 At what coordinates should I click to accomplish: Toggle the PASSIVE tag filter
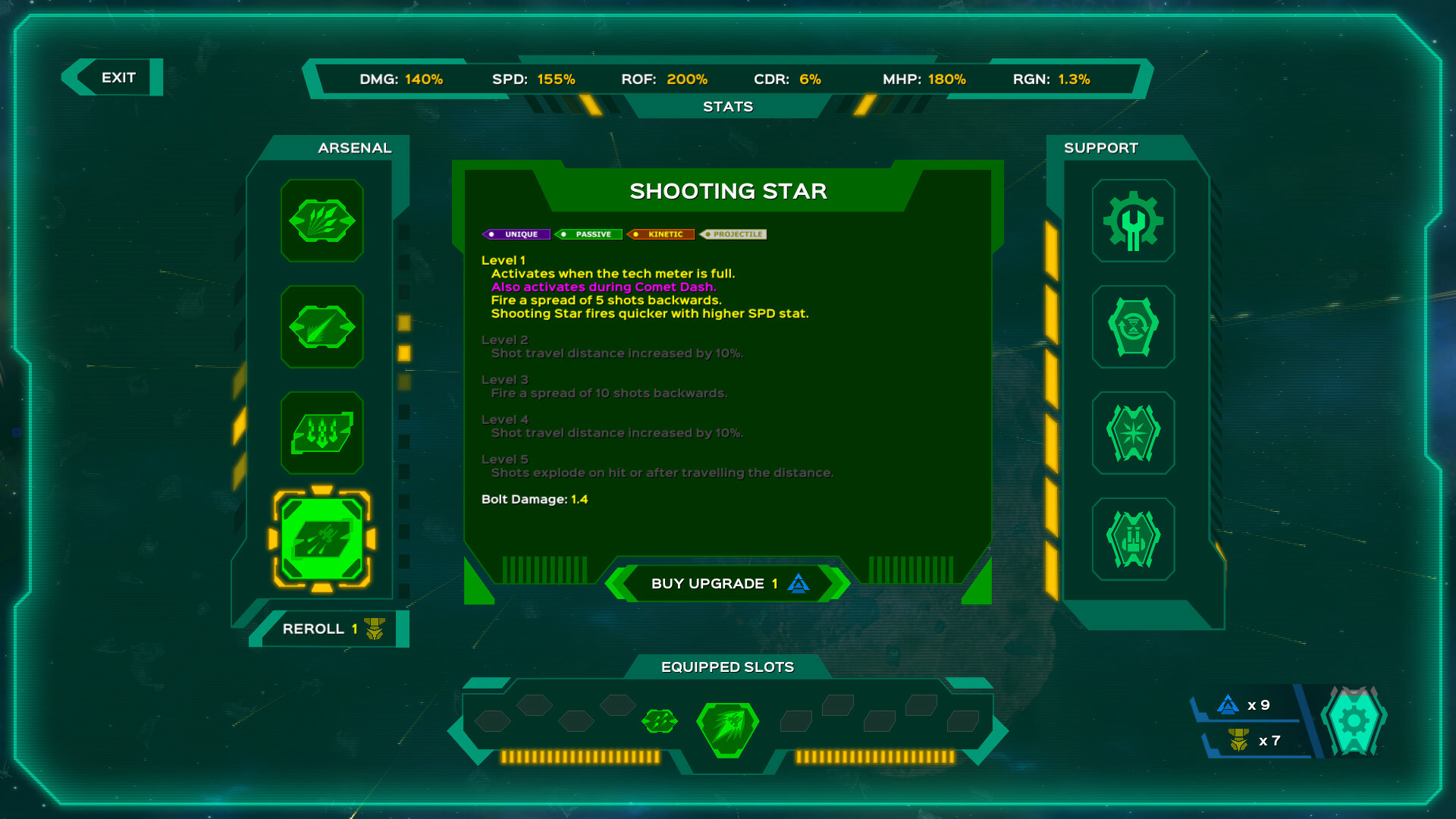coord(589,234)
